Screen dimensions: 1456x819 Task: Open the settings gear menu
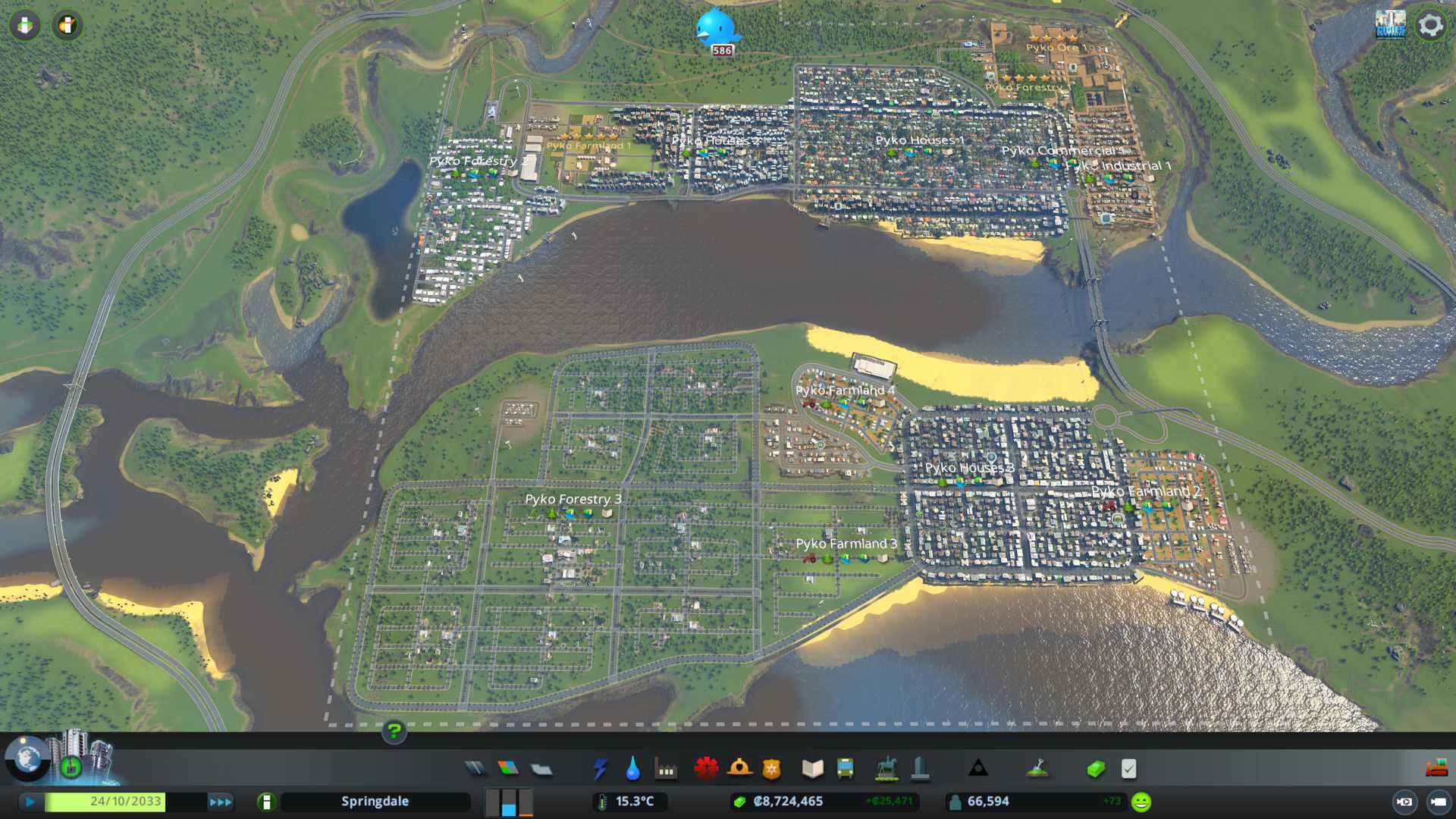[1430, 26]
